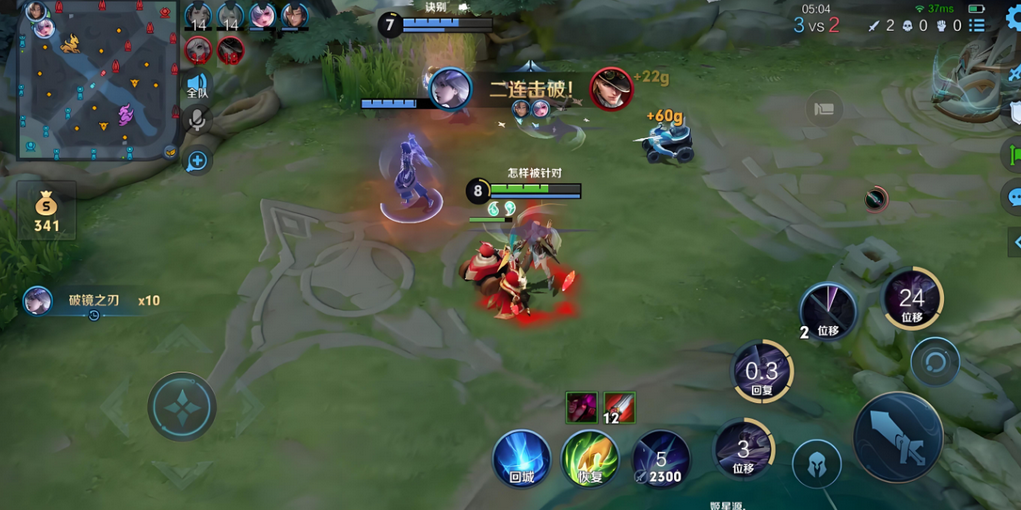Cast the 回复 skill showing 0.3
This screenshot has height=510, width=1021.
pos(762,372)
